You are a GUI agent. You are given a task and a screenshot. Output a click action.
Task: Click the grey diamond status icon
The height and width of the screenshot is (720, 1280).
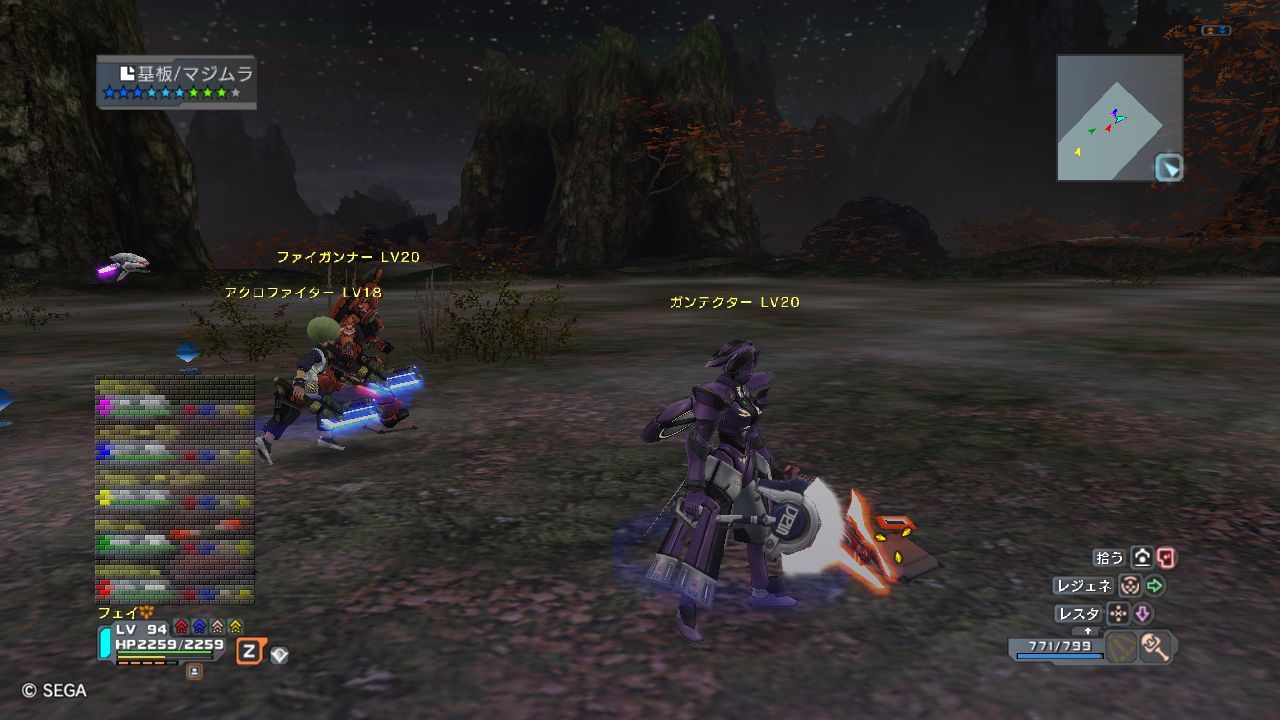[279, 655]
